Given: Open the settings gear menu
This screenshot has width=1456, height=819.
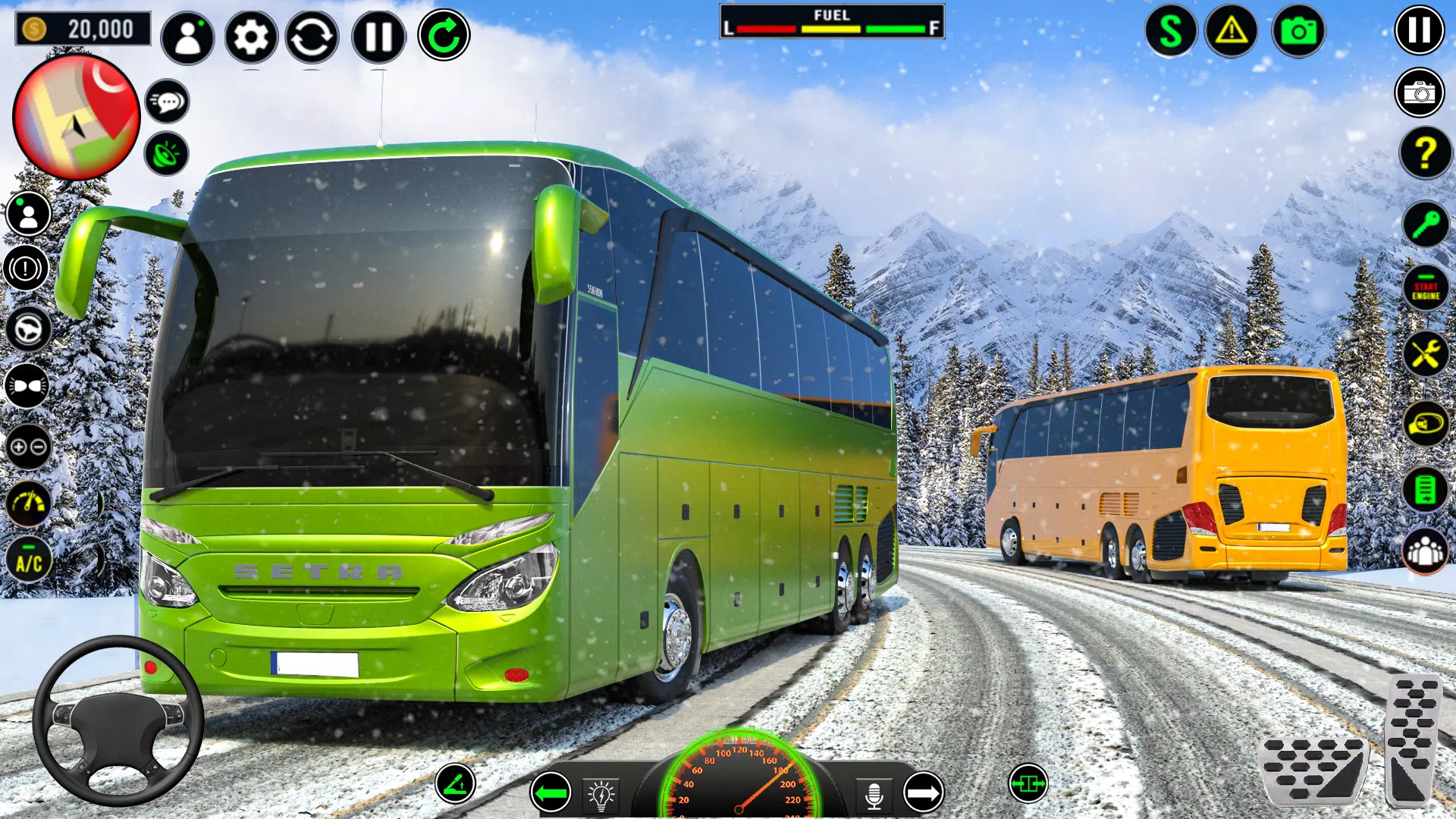Looking at the screenshot, I should point(251,36).
